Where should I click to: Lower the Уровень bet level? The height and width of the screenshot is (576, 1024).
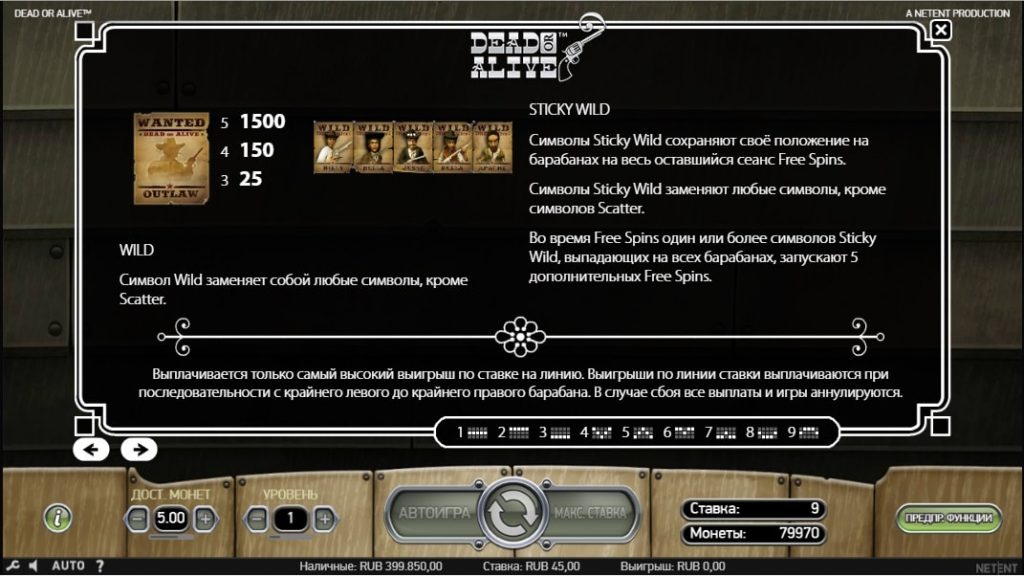[258, 519]
